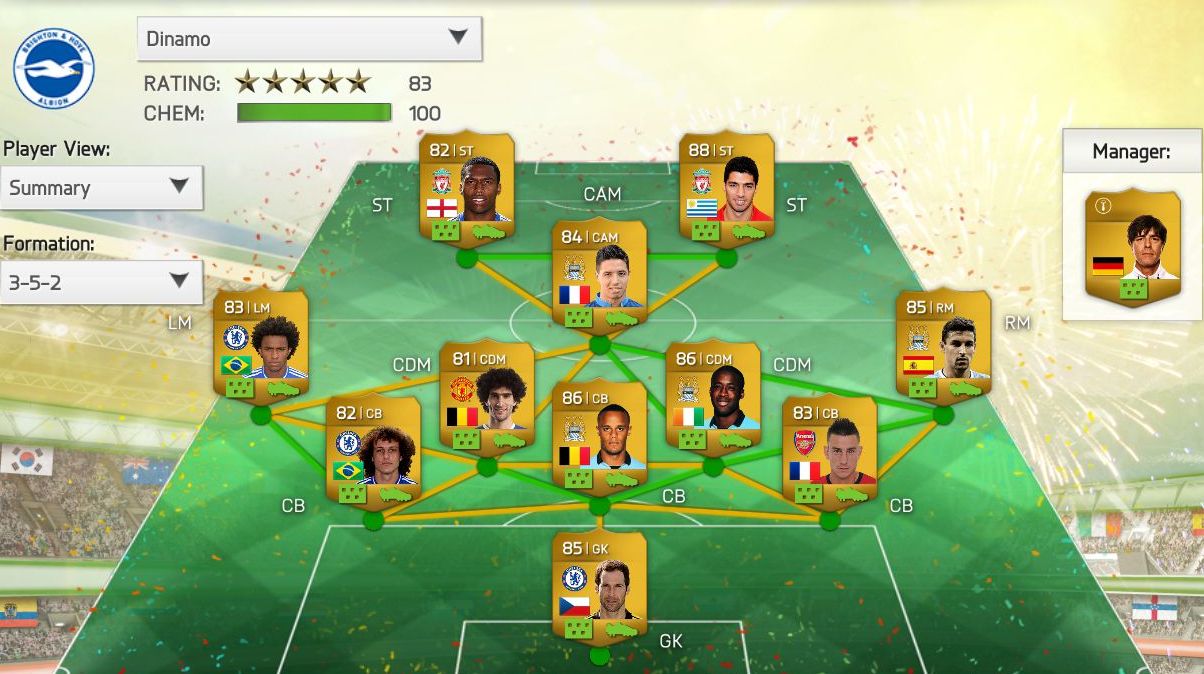The image size is (1204, 674).
Task: Choose the 86-rated centre-back card
Action: point(599,438)
